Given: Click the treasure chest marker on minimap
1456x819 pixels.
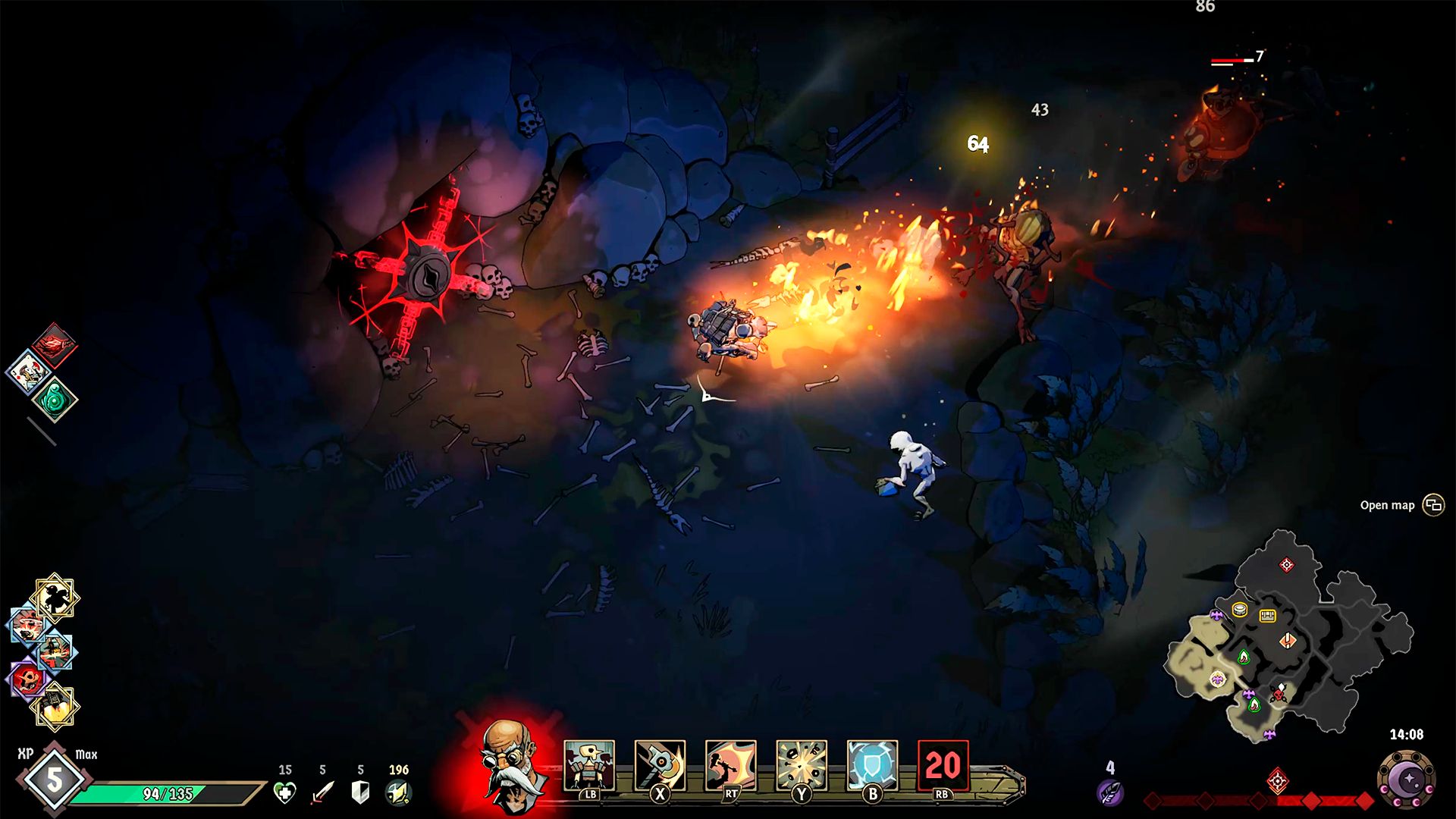Looking at the screenshot, I should 1267,616.
